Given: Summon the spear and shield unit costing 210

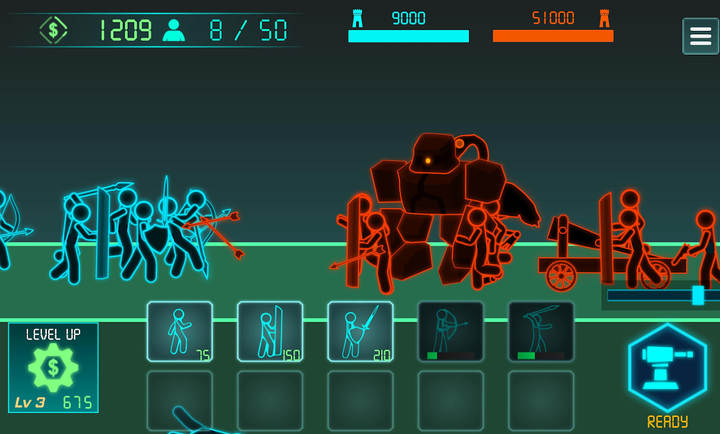Looking at the screenshot, I should (360, 331).
